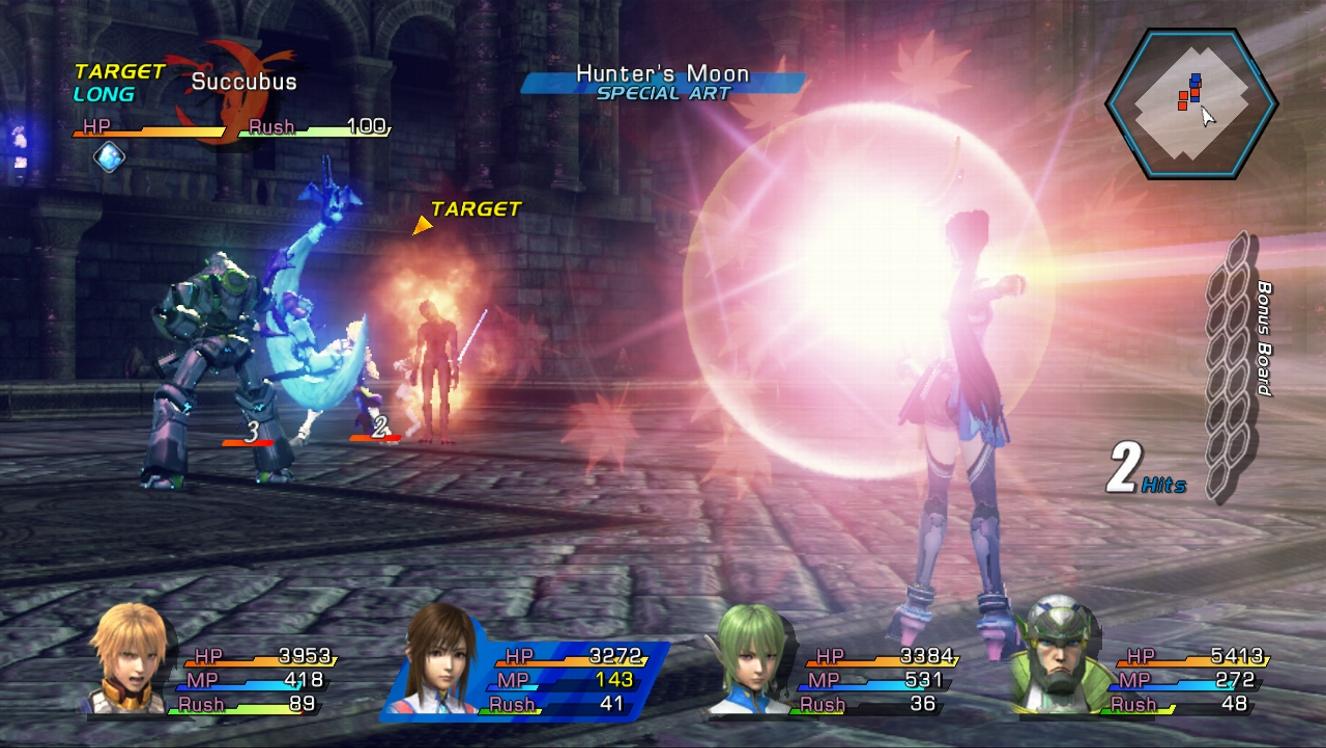Image resolution: width=1326 pixels, height=748 pixels.
Task: Choose the green-haired party member portrait
Action: point(750,661)
